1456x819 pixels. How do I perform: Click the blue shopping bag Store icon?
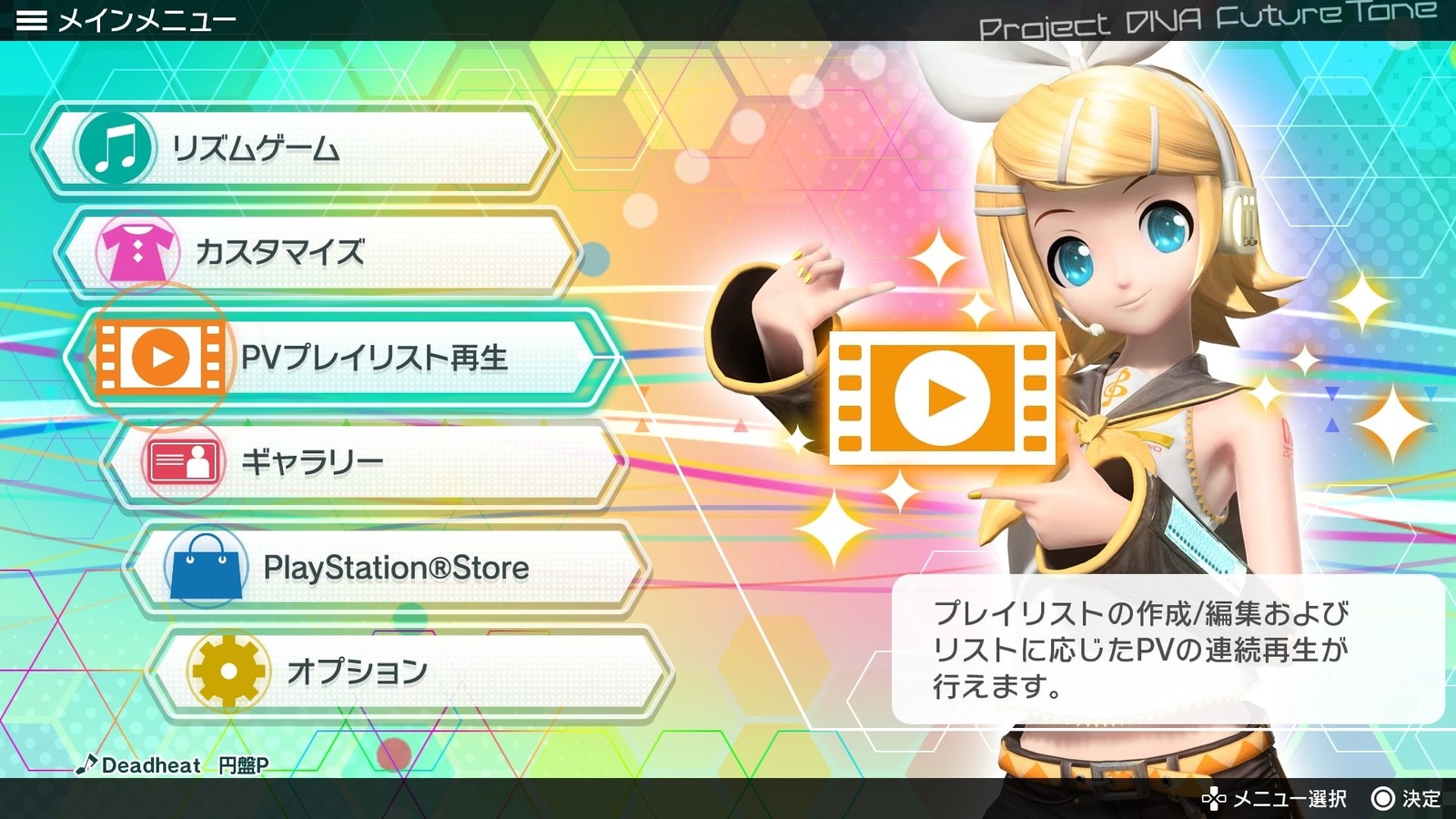(x=207, y=566)
